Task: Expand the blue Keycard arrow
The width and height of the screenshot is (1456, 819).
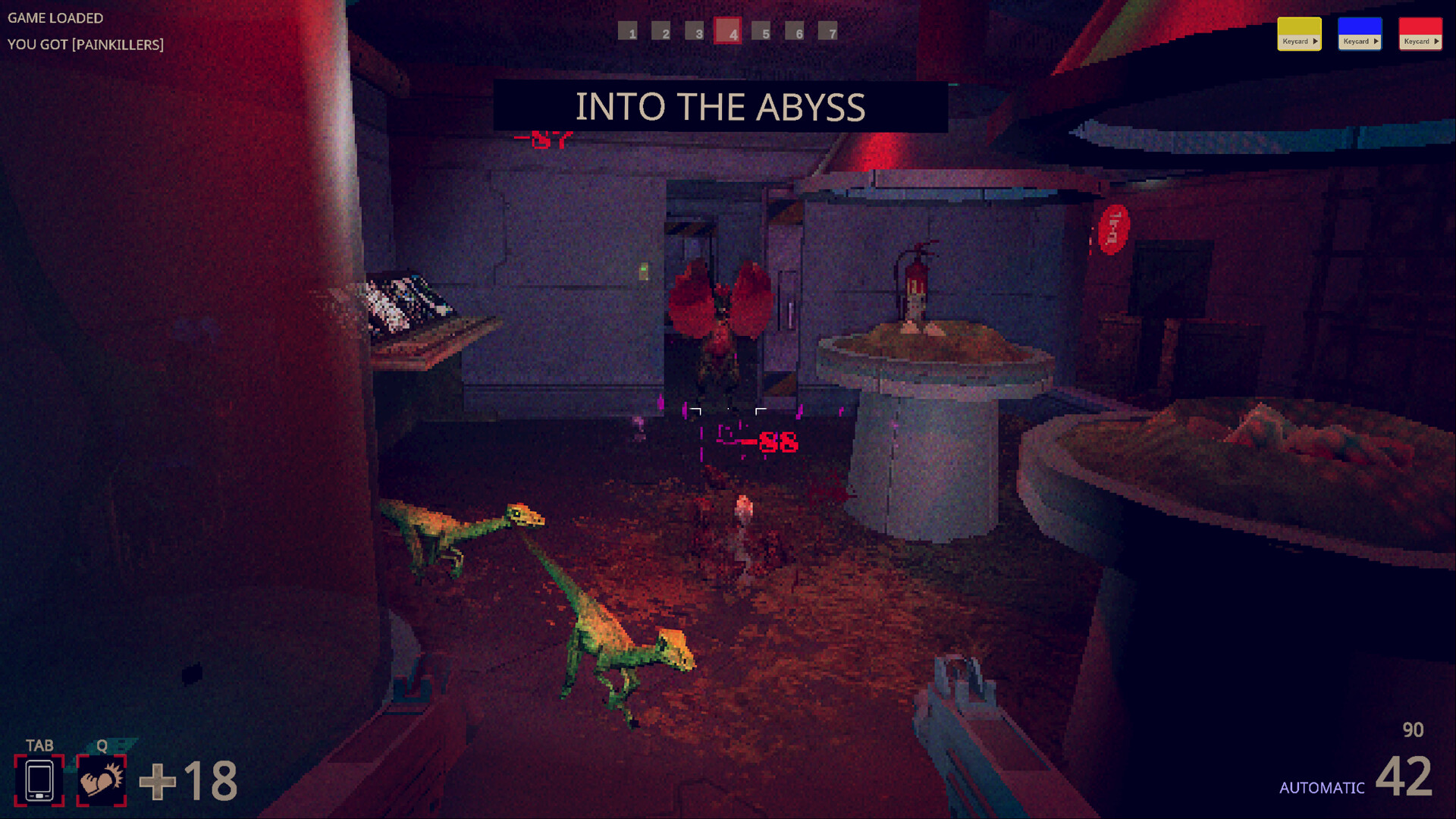Action: pyautogui.click(x=1376, y=42)
